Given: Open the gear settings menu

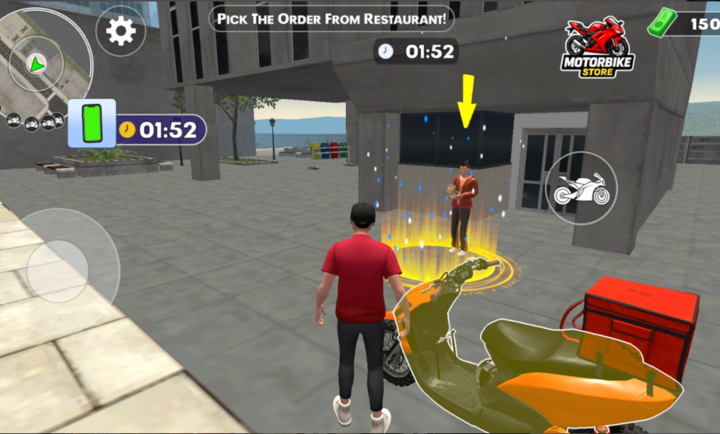Looking at the screenshot, I should click(120, 31).
